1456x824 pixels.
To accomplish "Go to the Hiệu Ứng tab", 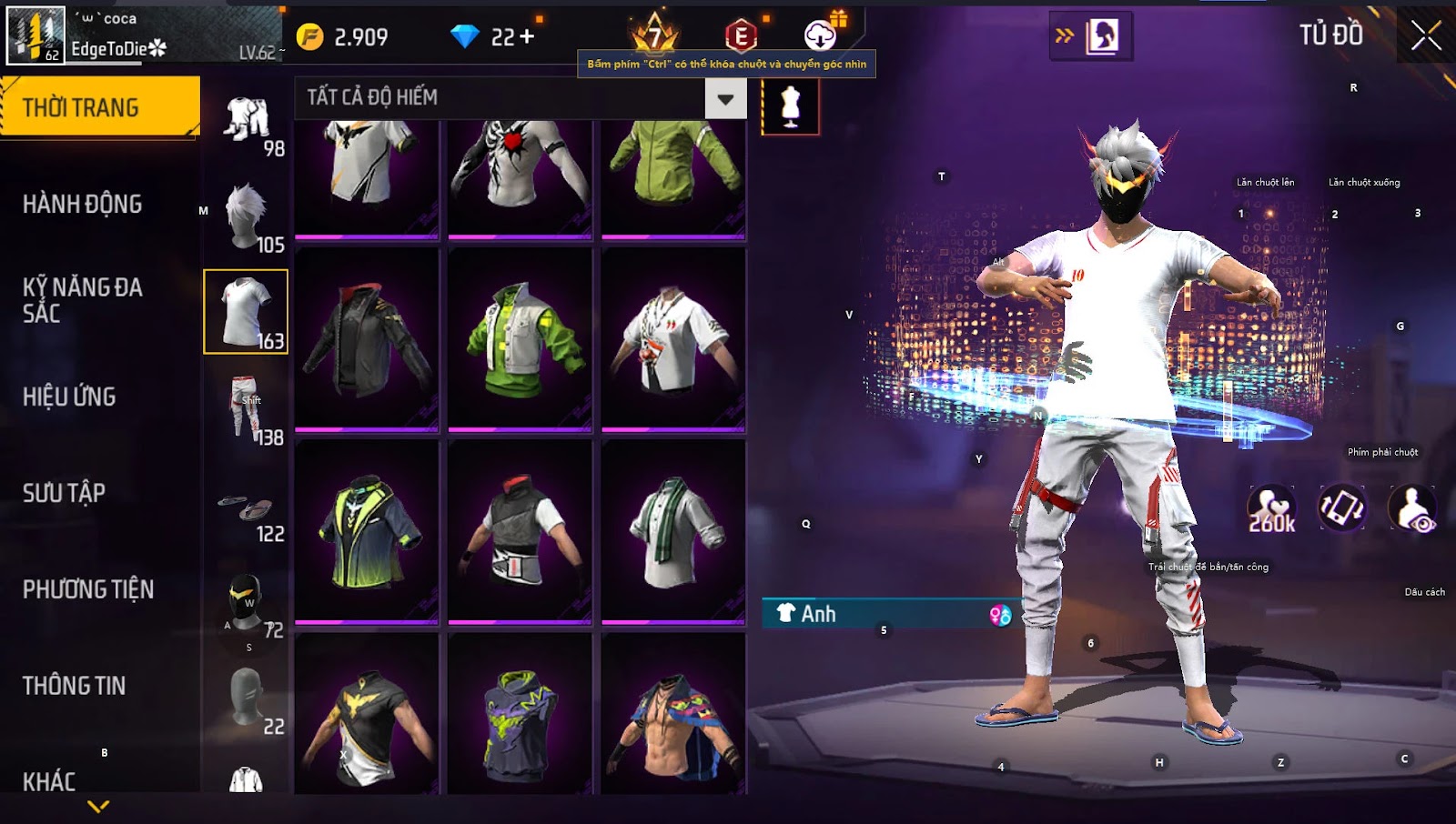I will [70, 397].
